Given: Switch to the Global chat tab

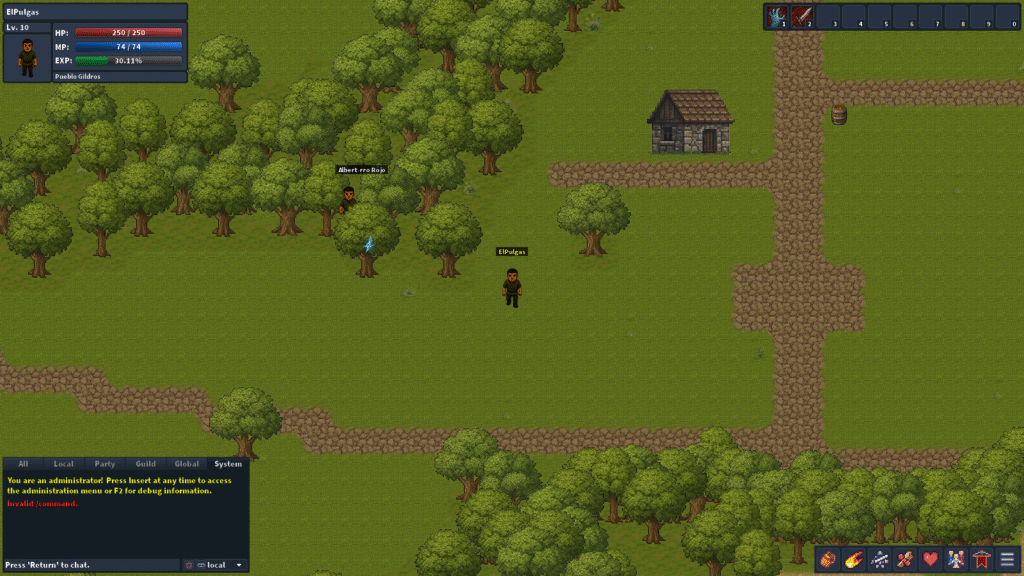Looking at the screenshot, I should click(187, 464).
